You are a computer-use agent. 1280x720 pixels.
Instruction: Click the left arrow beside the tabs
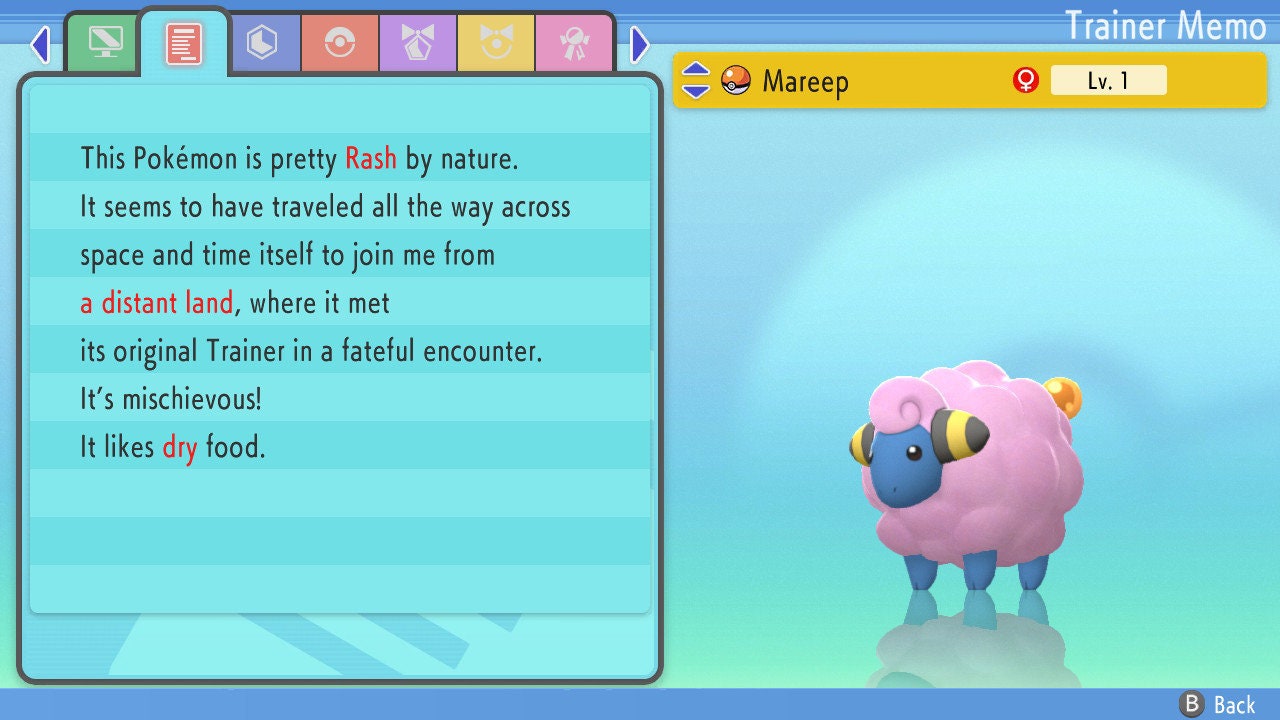[40, 44]
